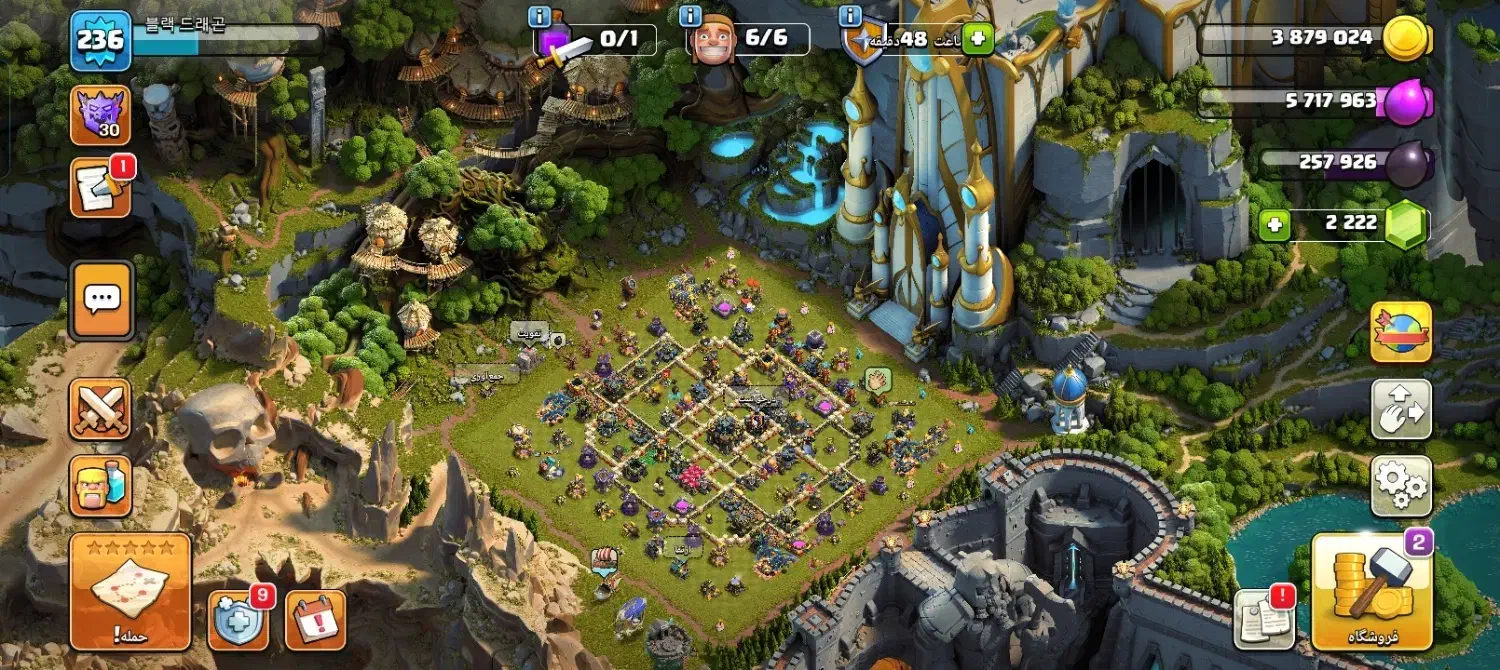Show builder info next to 6/6
The image size is (1500, 670).
[691, 16]
